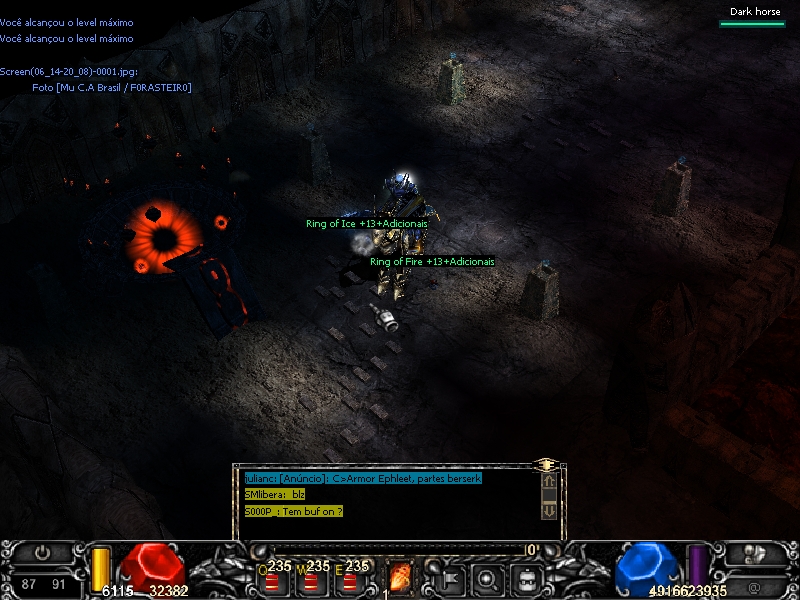
Task: Click the @ symbol button
Action: pos(753,587)
